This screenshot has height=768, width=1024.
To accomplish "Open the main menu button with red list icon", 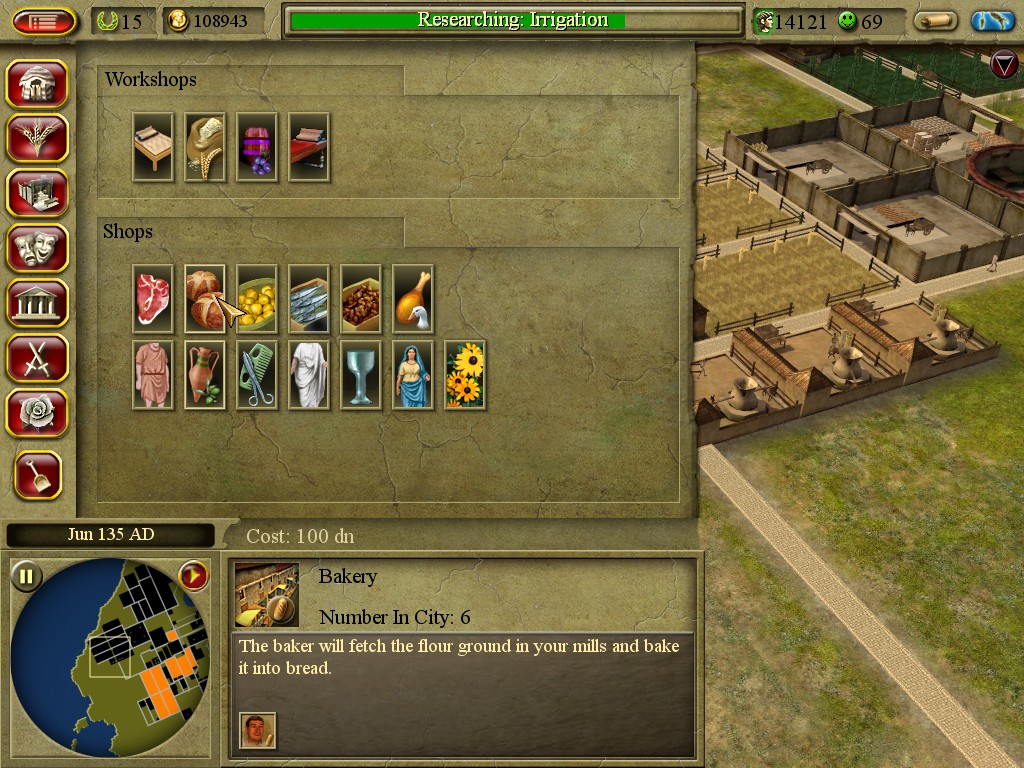I will [43, 21].
